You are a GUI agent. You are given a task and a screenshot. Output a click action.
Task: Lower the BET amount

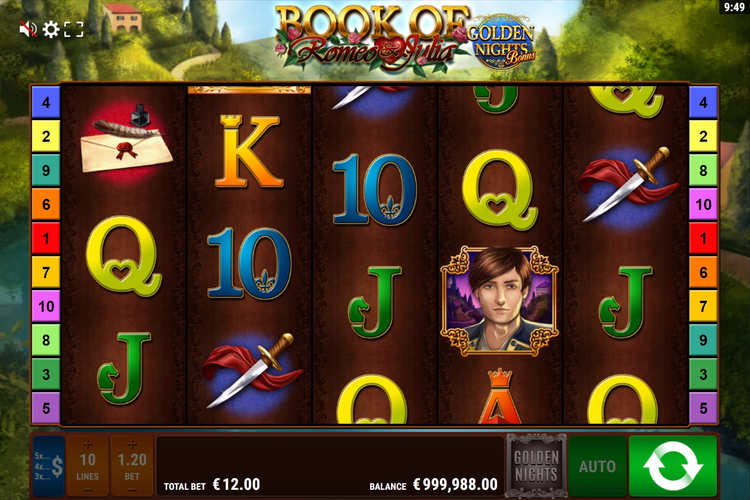[x=132, y=490]
